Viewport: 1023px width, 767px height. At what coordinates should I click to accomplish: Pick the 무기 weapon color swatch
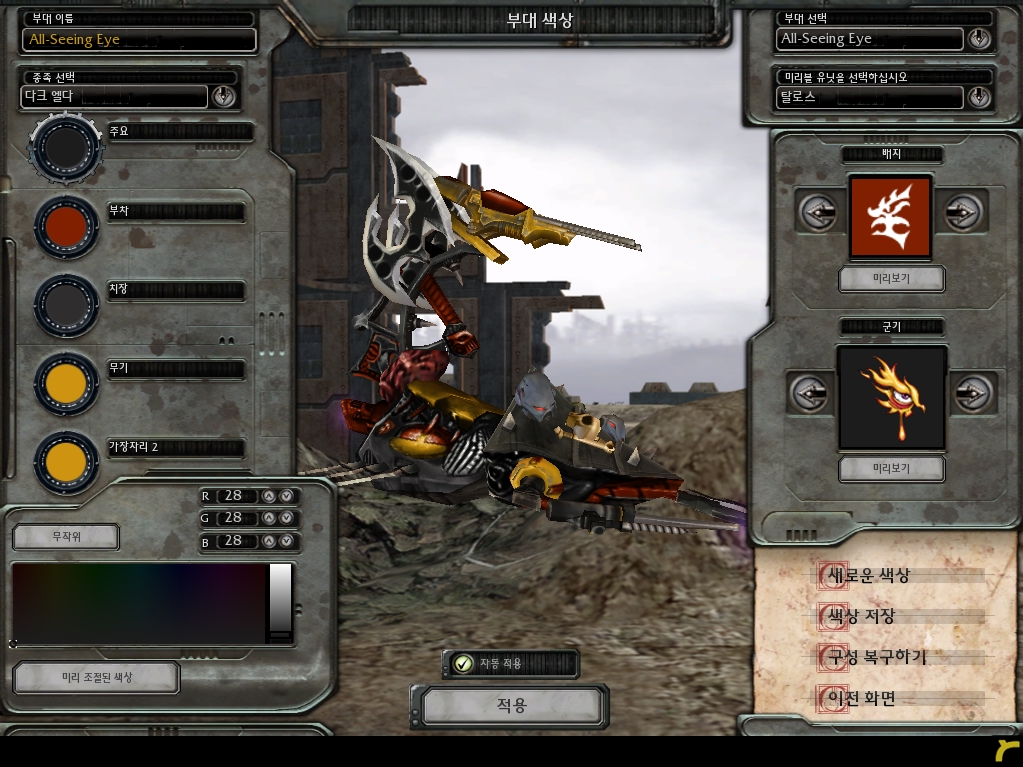[x=66, y=383]
